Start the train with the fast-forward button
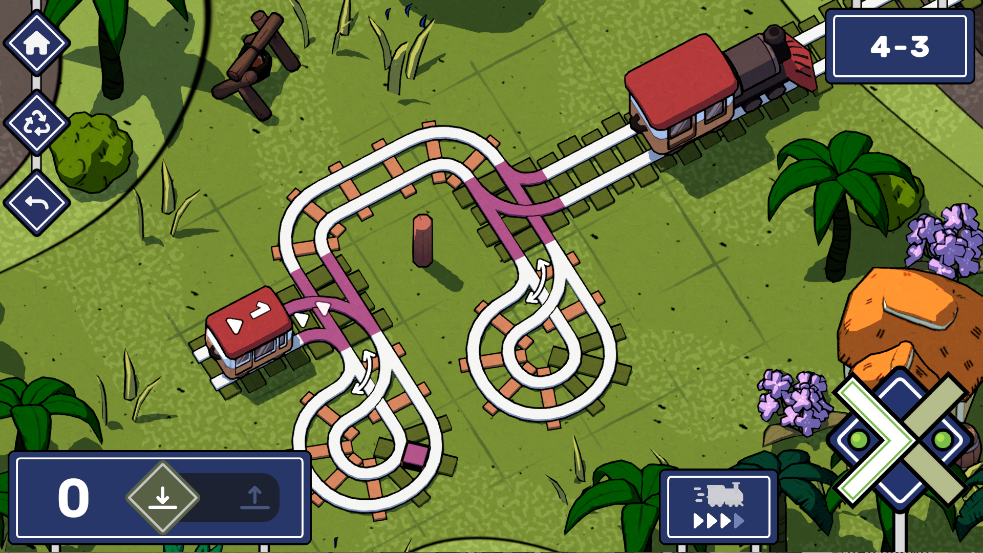 point(718,506)
